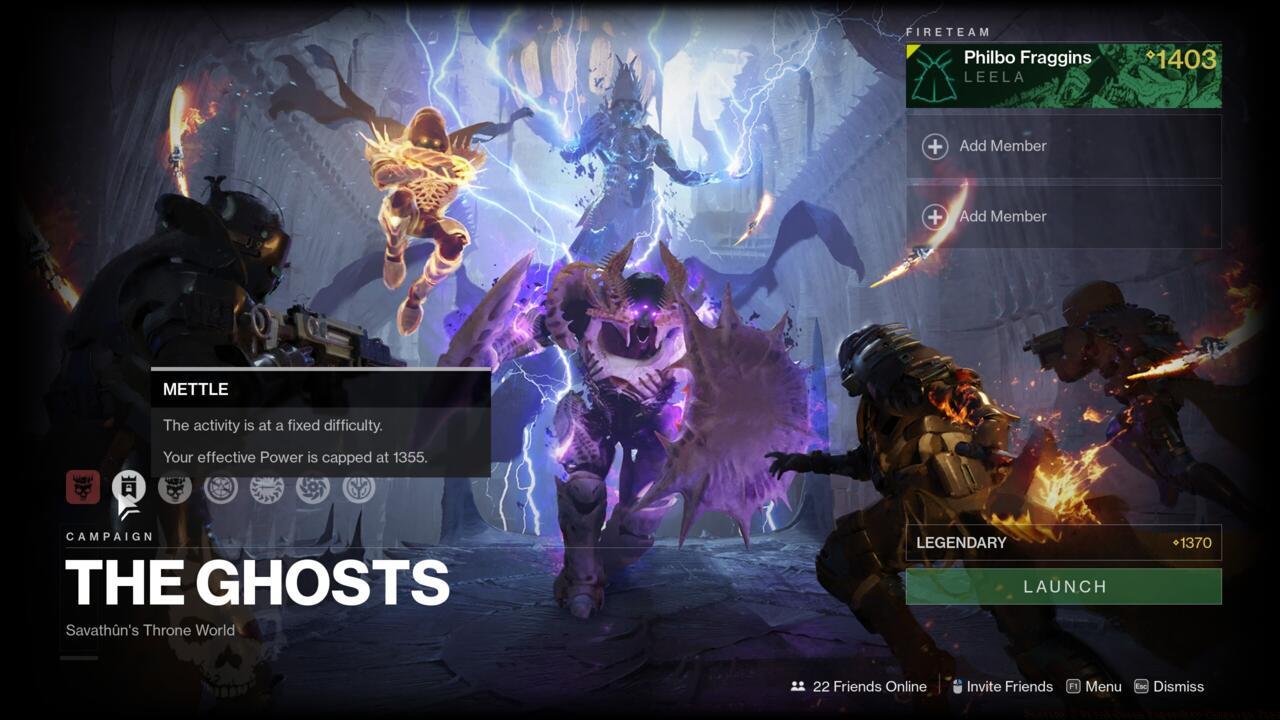Select the fourth circular activity modifier icon

coord(221,489)
